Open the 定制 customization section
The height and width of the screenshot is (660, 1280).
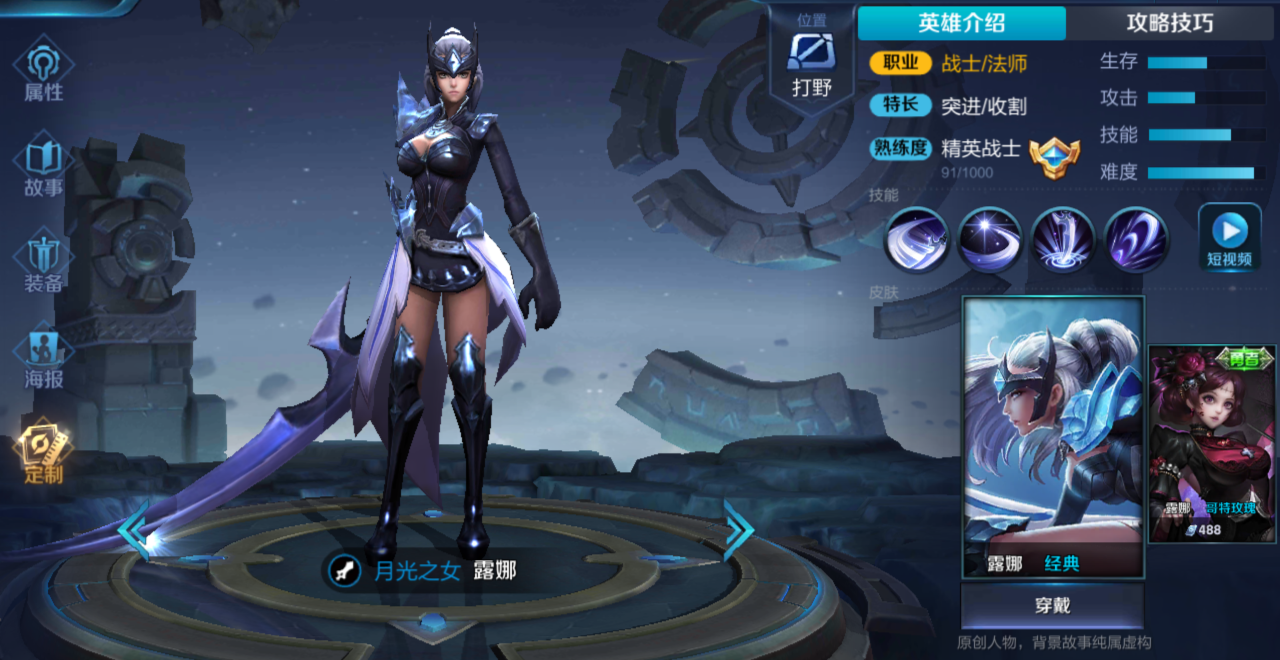(x=43, y=452)
